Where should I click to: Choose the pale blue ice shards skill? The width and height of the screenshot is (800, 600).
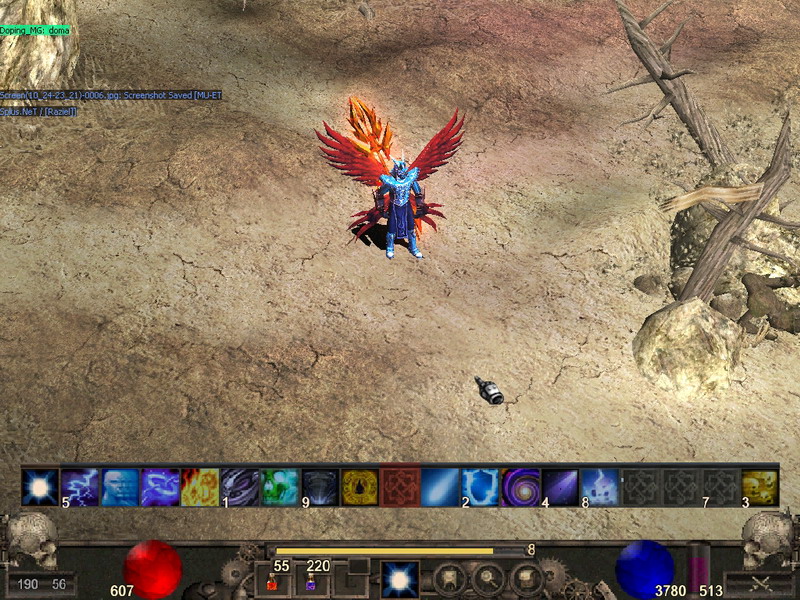tap(600, 487)
